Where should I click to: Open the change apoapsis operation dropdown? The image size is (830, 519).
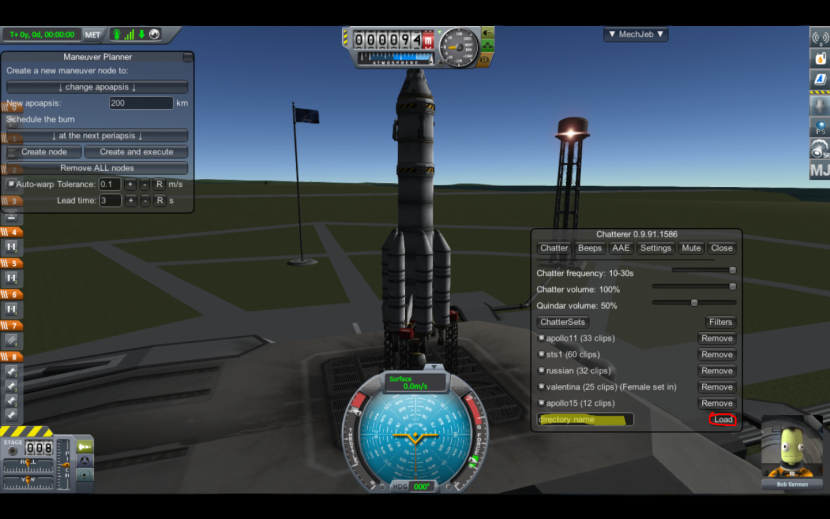(x=97, y=87)
